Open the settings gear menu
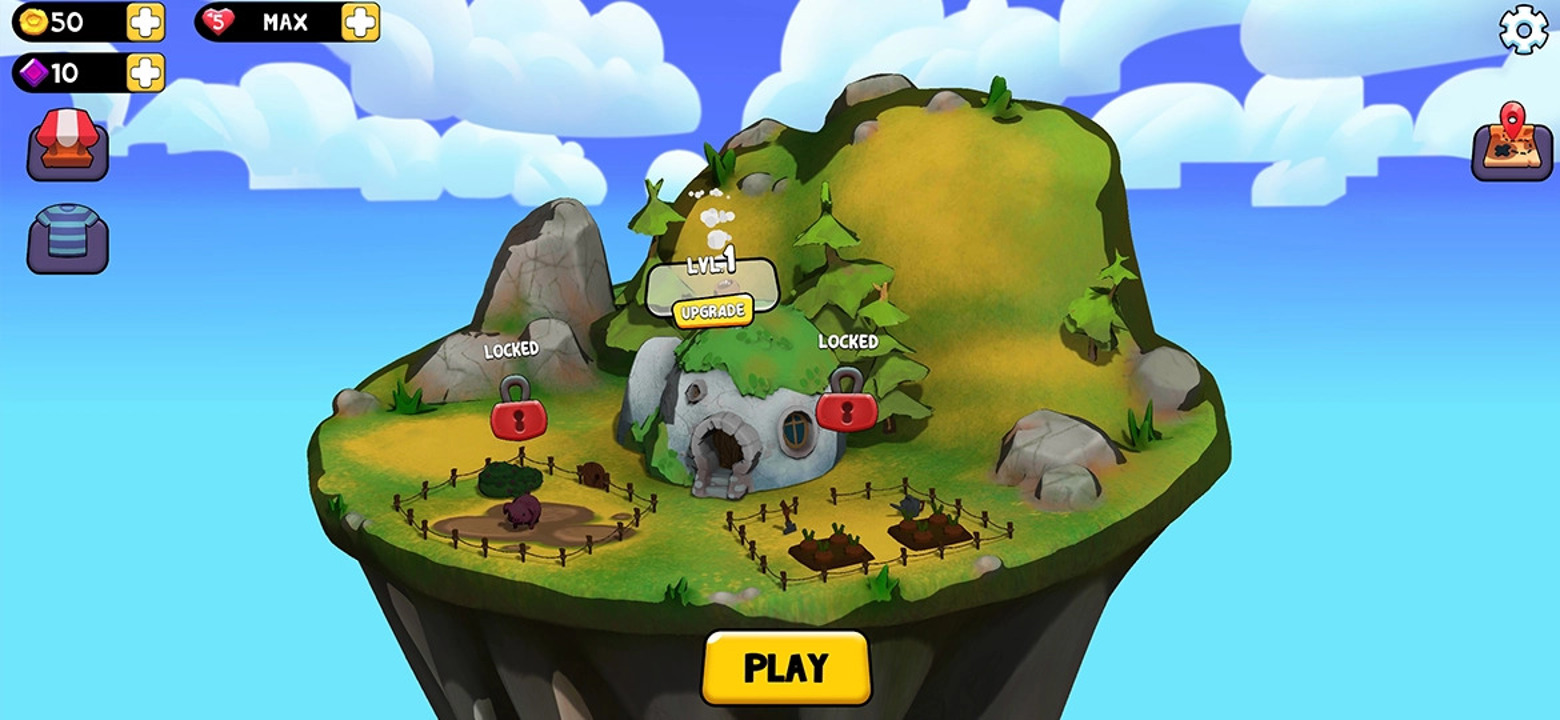Viewport: 1560px width, 720px height. click(1523, 31)
